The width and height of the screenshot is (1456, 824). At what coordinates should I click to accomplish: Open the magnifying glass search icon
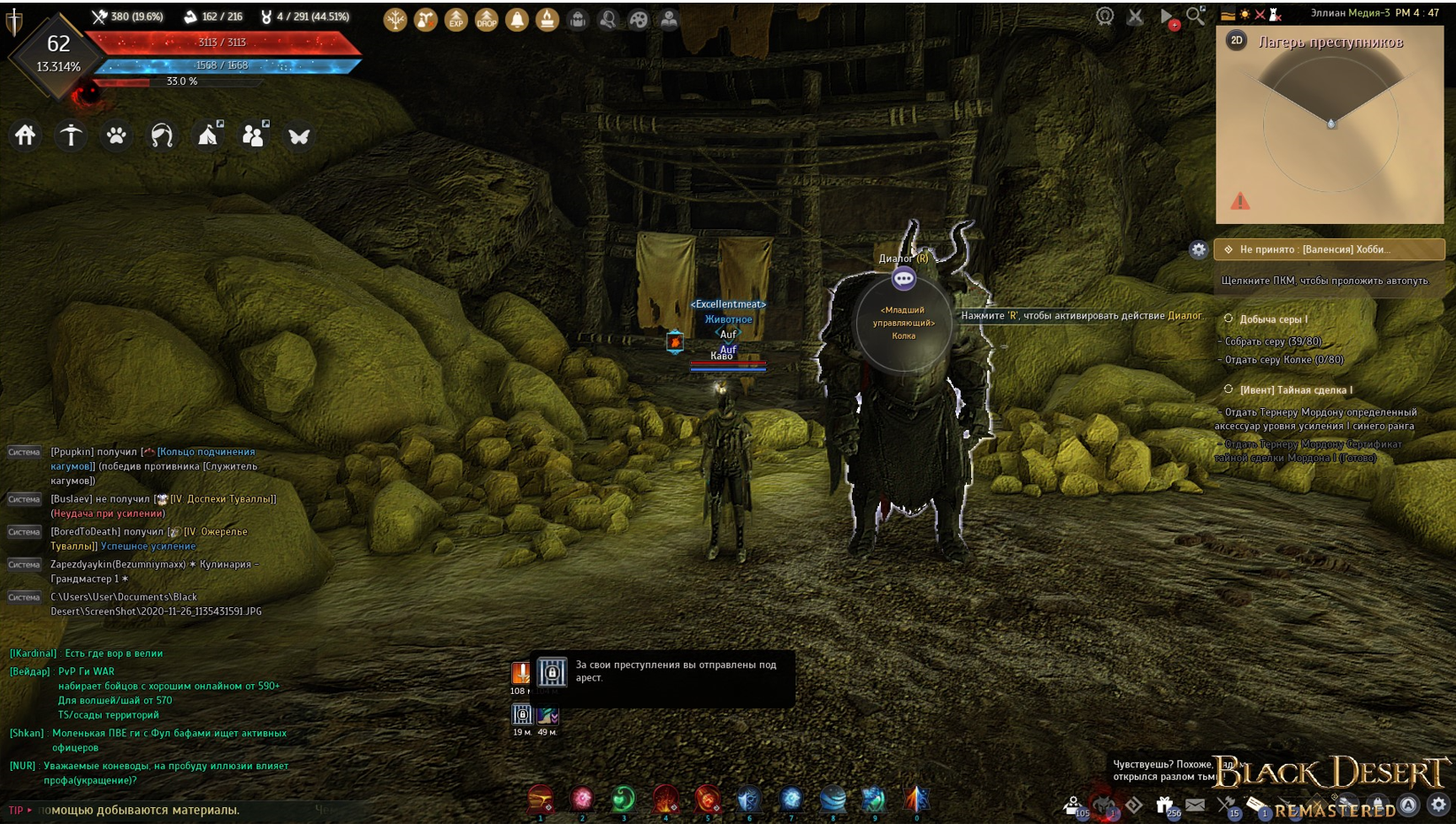click(1195, 16)
